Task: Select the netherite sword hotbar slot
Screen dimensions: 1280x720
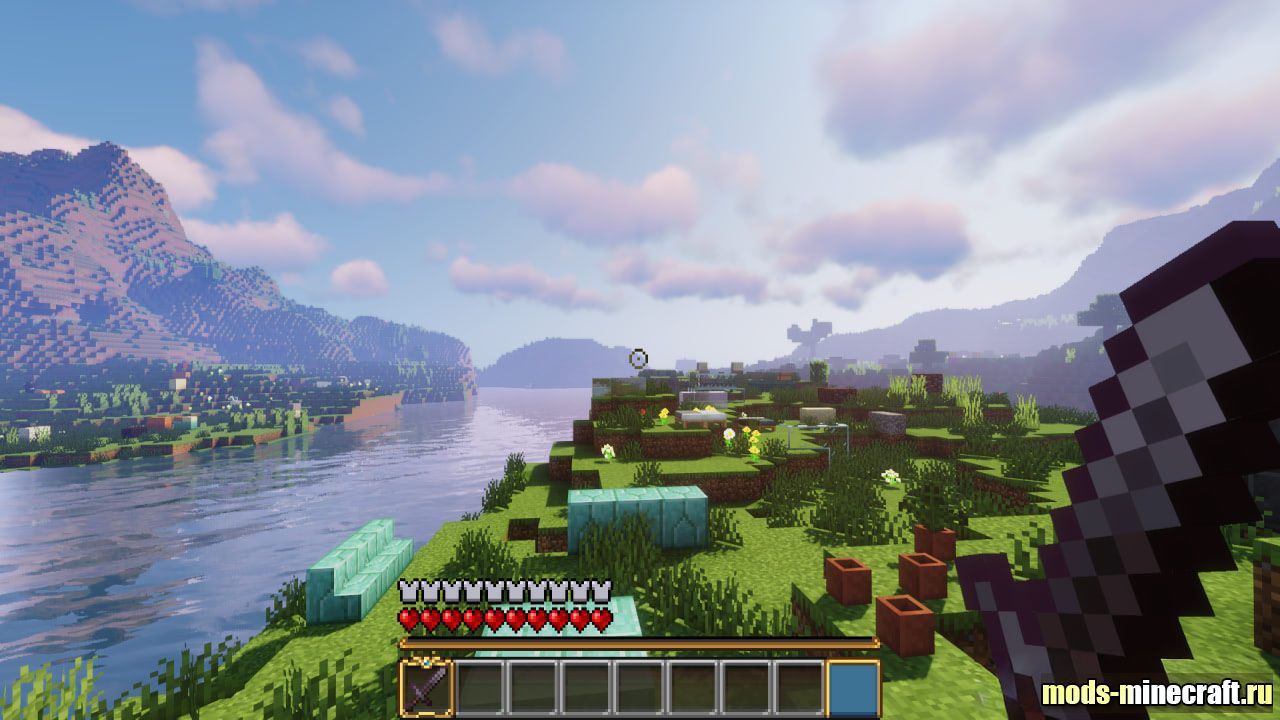Action: tap(427, 688)
